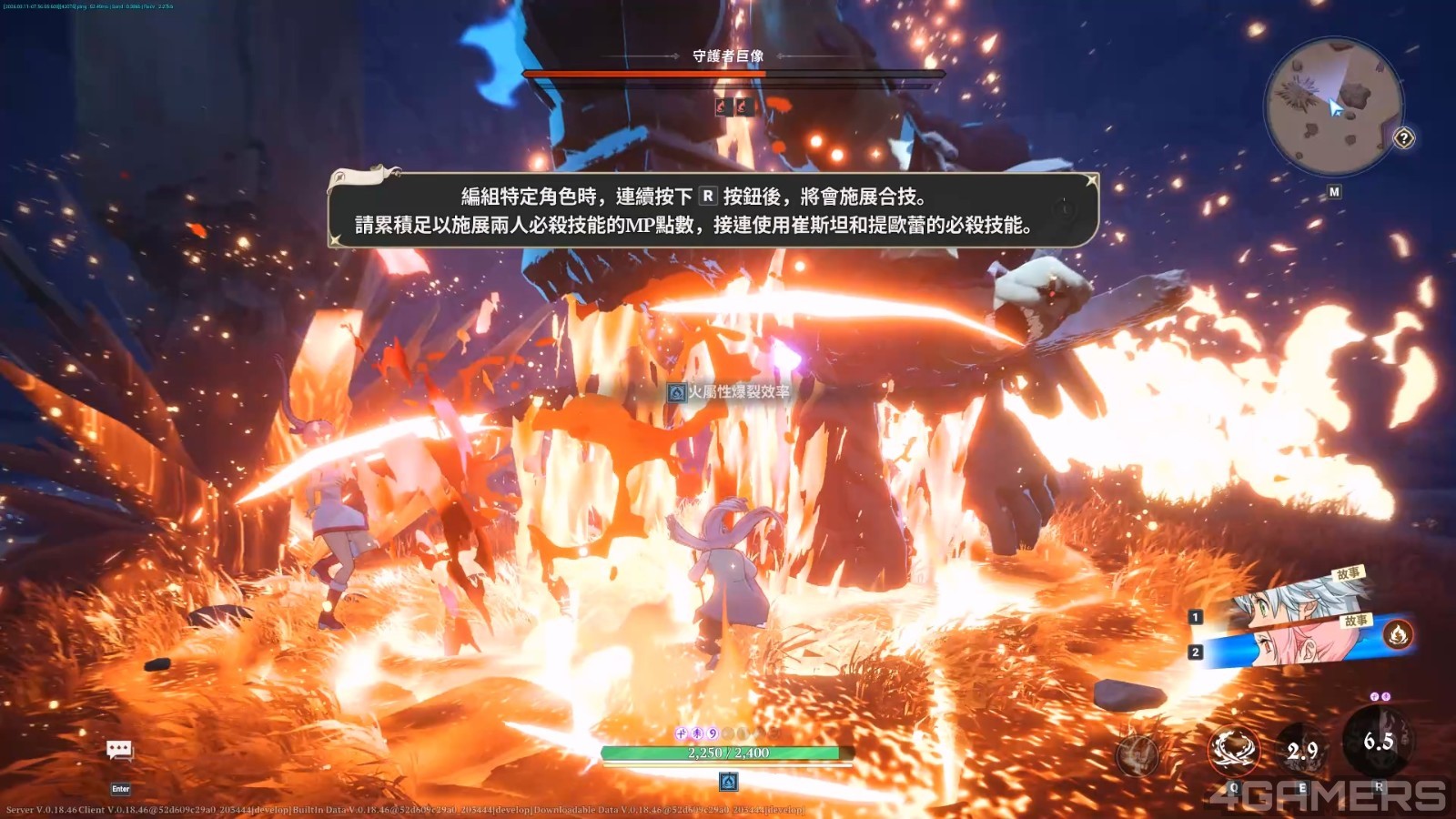This screenshot has width=1456, height=819.
Task: Trigger the ultimate skill showing 6.5 cooldown
Action: pyautogui.click(x=1378, y=742)
